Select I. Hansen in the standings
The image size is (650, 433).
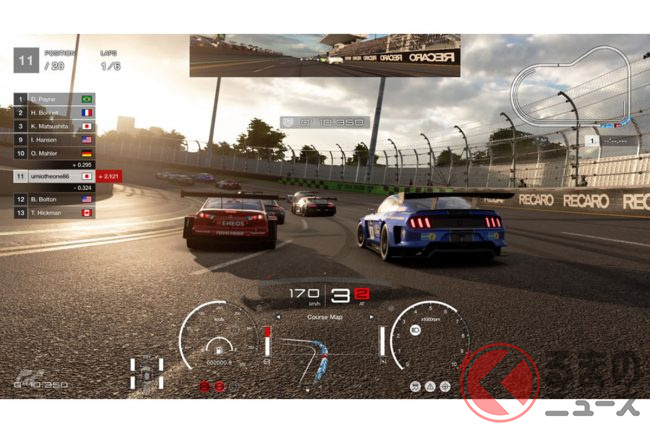52,139
